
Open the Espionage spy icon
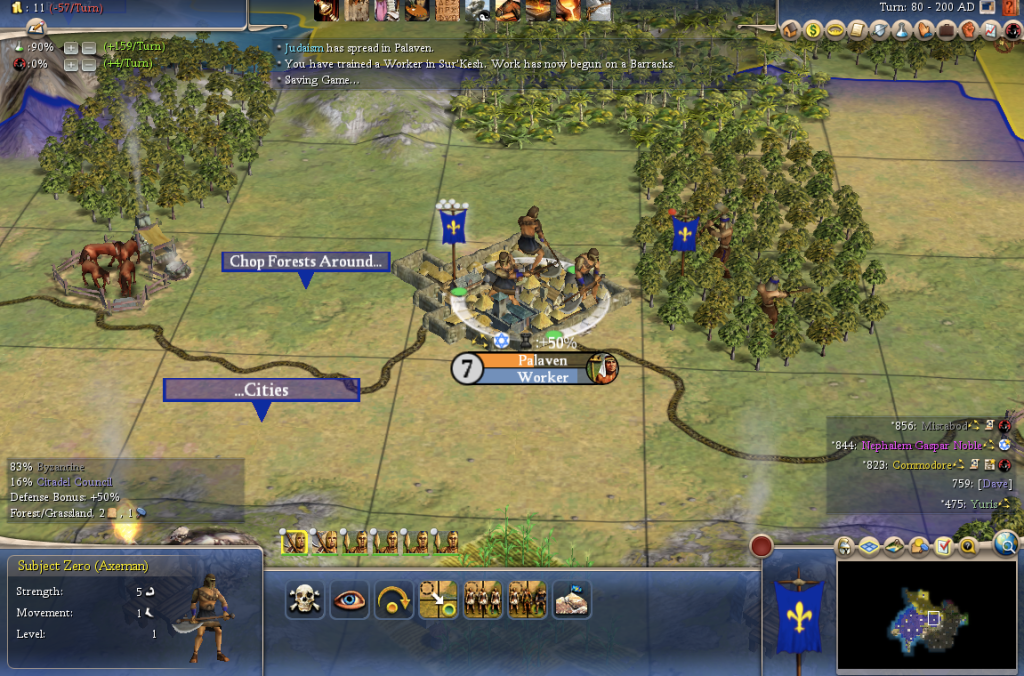coord(1011,30)
